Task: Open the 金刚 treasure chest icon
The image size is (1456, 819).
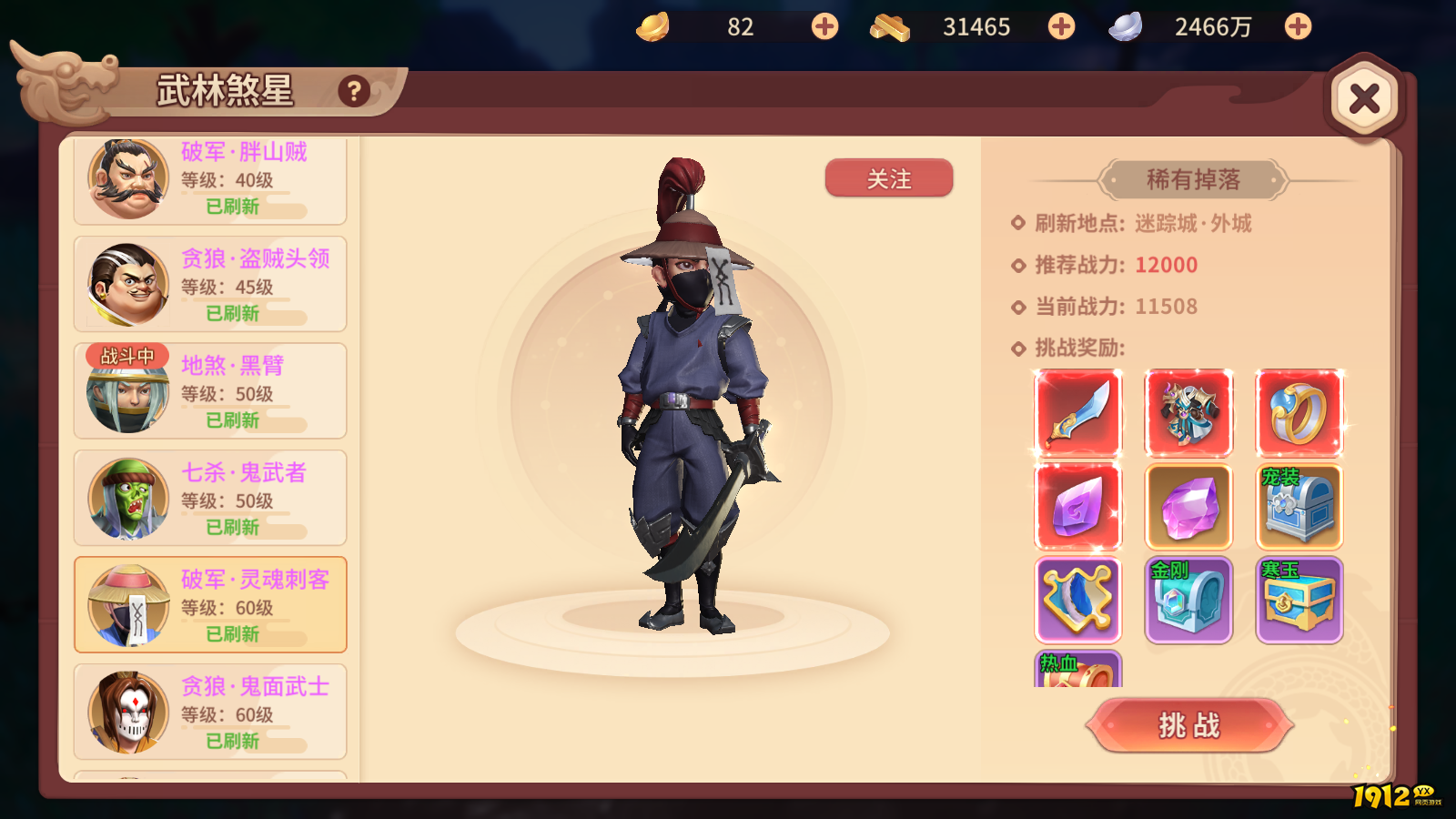Action: [1188, 598]
